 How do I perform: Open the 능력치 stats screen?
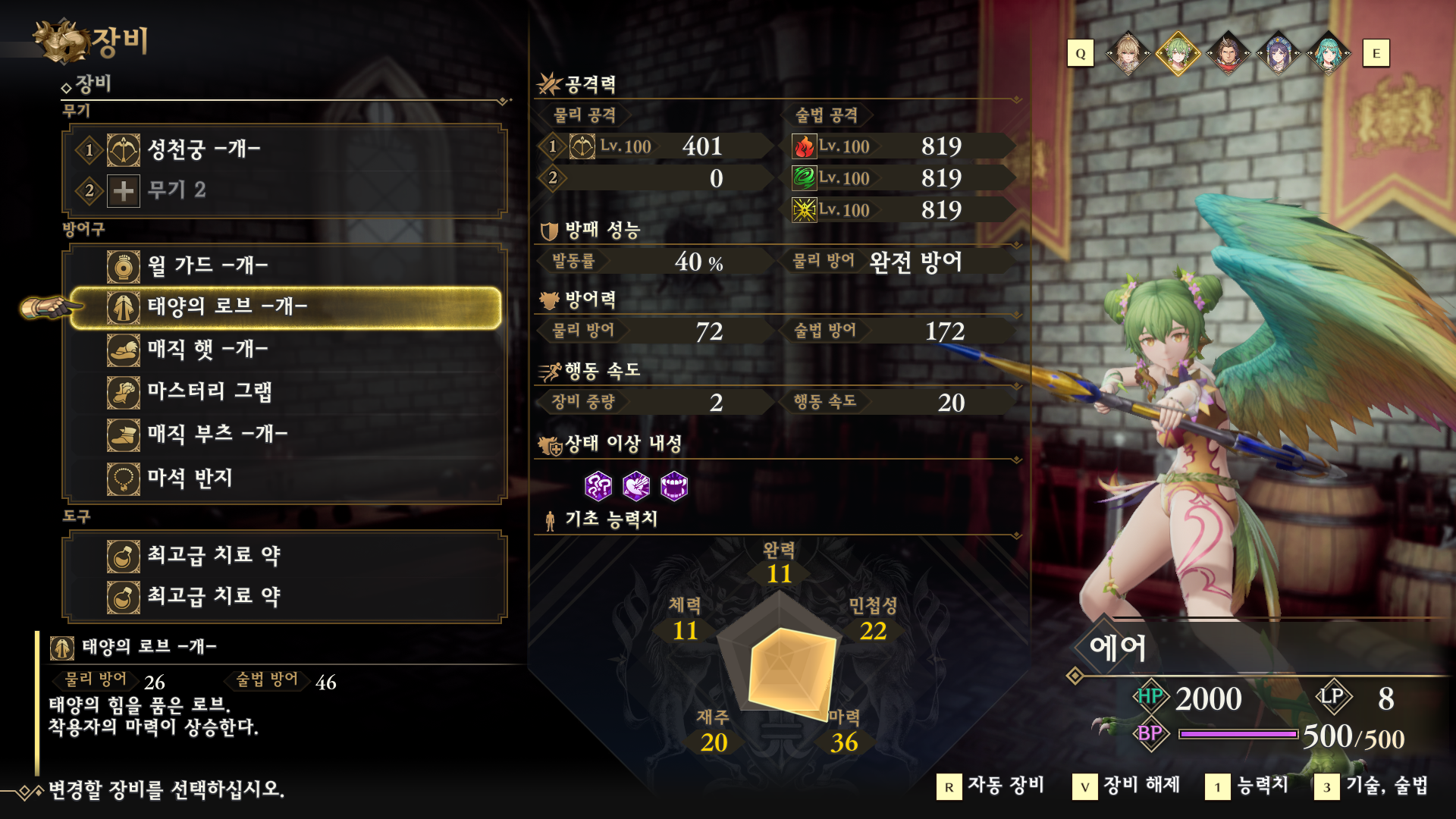click(1247, 786)
